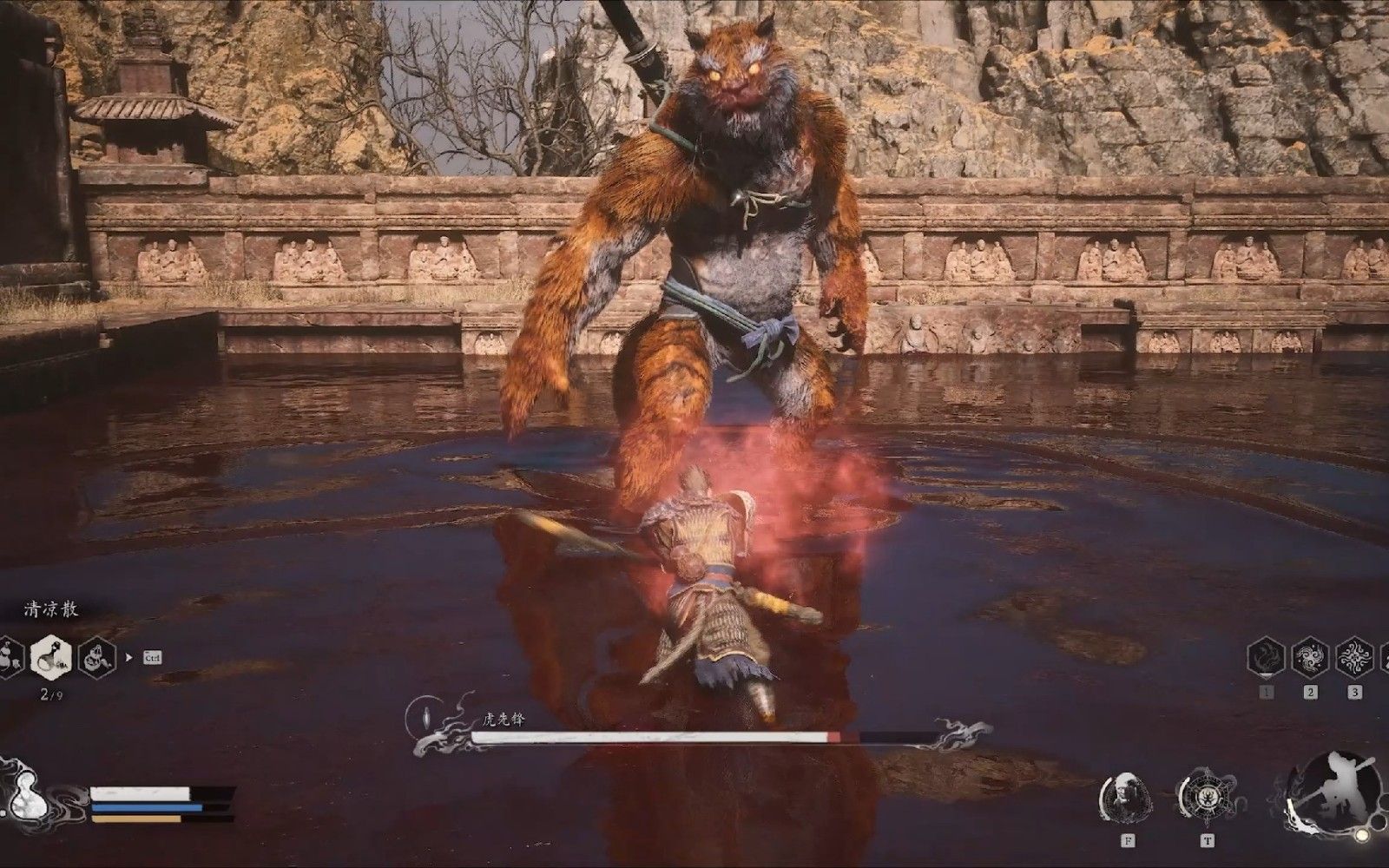
Task: Trigger the radial pattern spell in slot 3
Action: pyautogui.click(x=1353, y=659)
